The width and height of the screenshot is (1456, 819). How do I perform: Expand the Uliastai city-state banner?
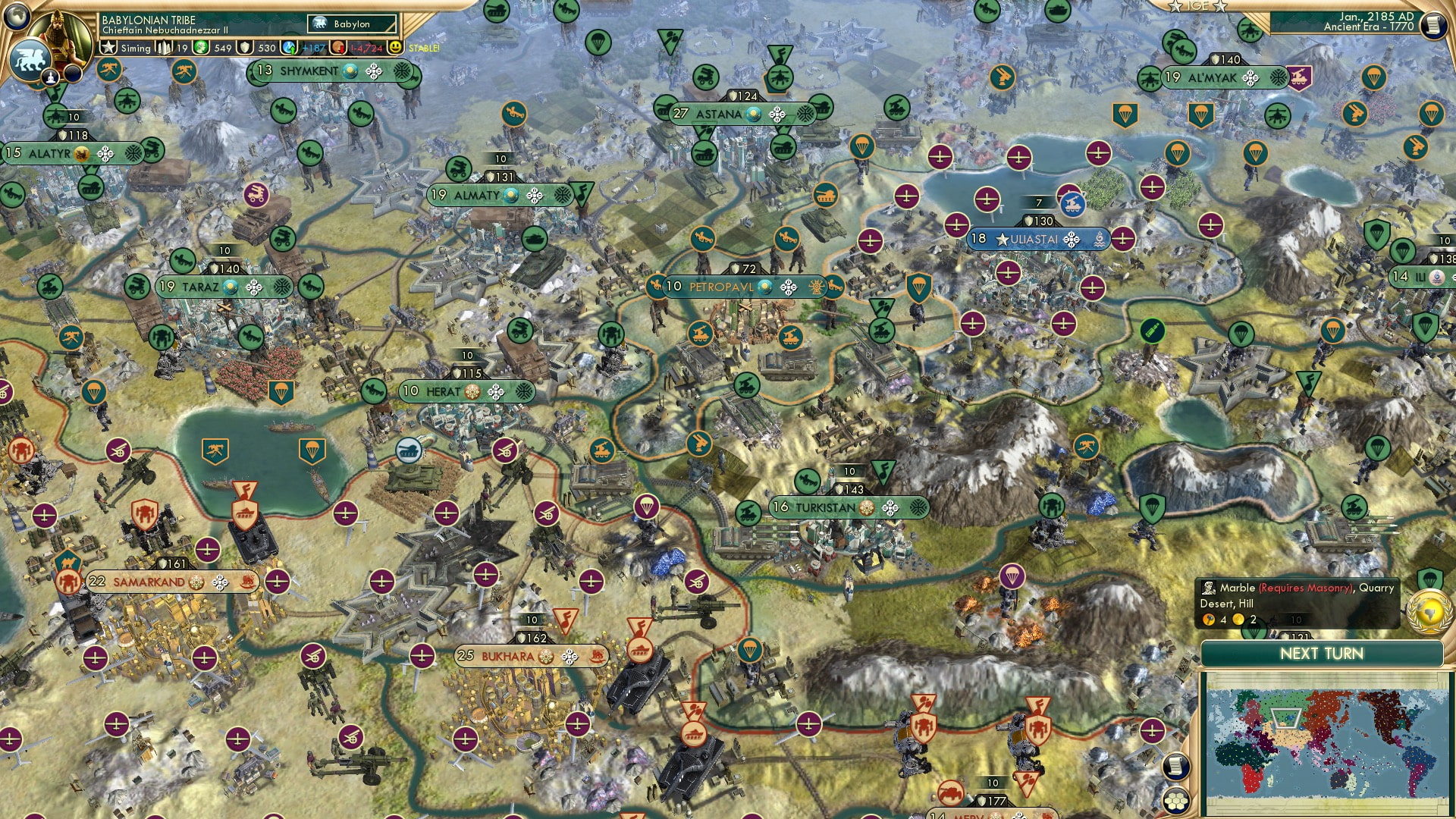[x=1034, y=240]
